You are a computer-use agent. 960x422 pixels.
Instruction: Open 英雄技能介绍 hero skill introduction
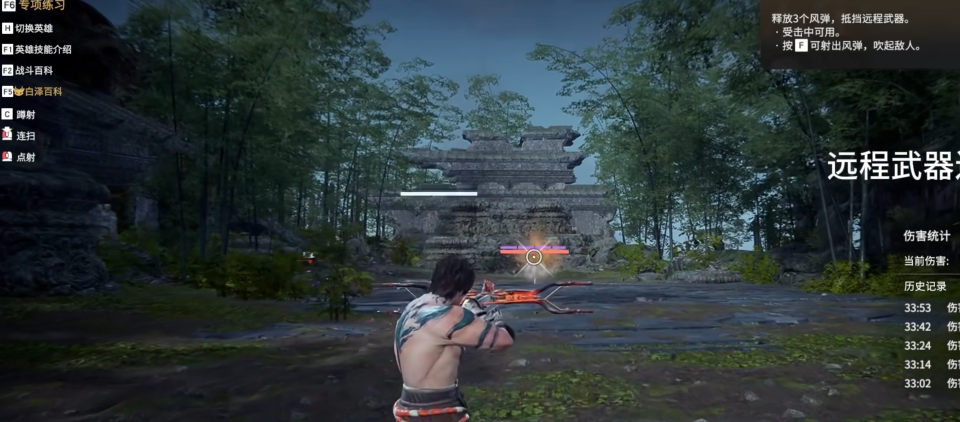click(42, 49)
